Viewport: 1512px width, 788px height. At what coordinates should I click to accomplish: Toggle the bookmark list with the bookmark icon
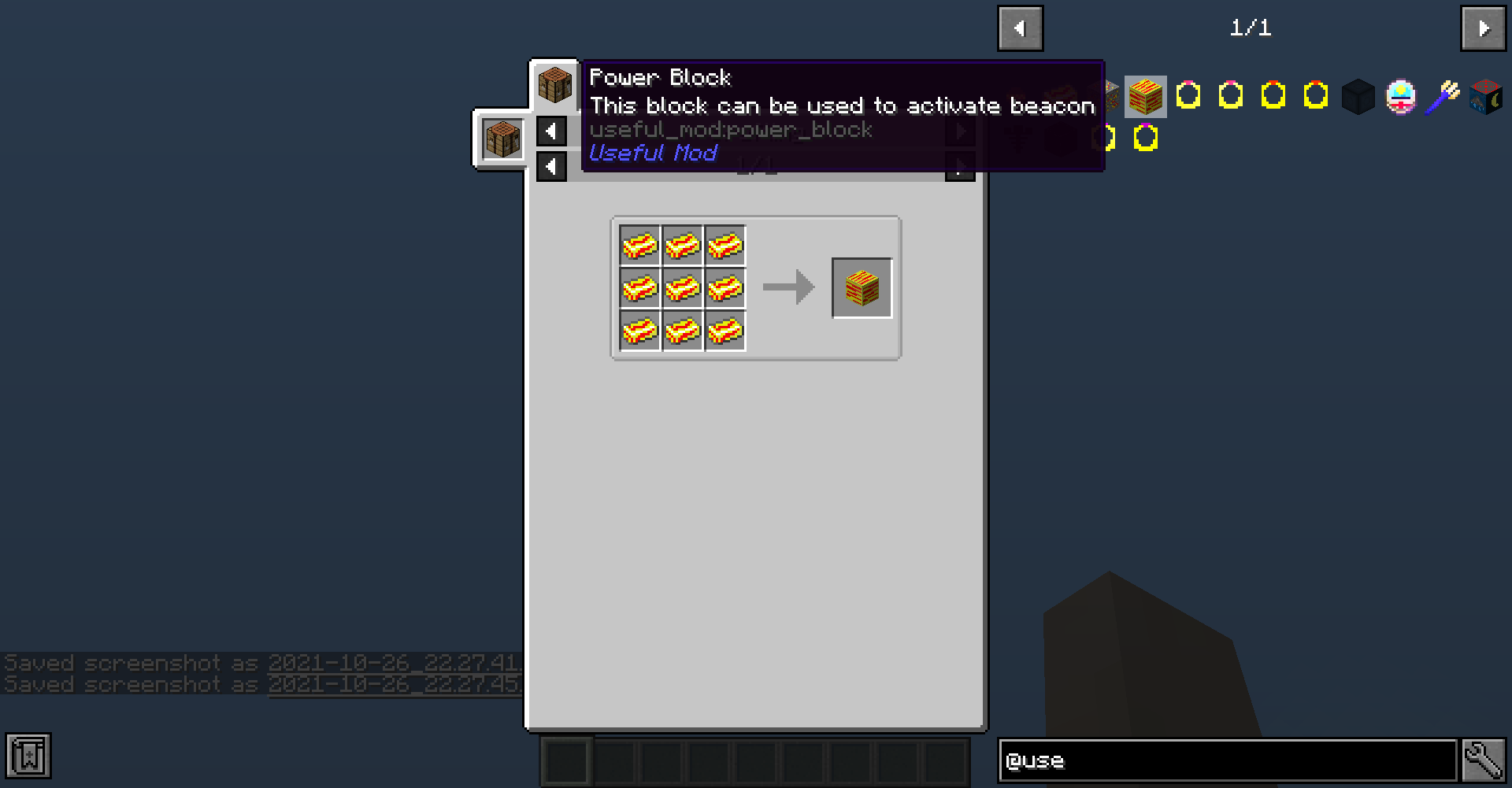coord(28,757)
